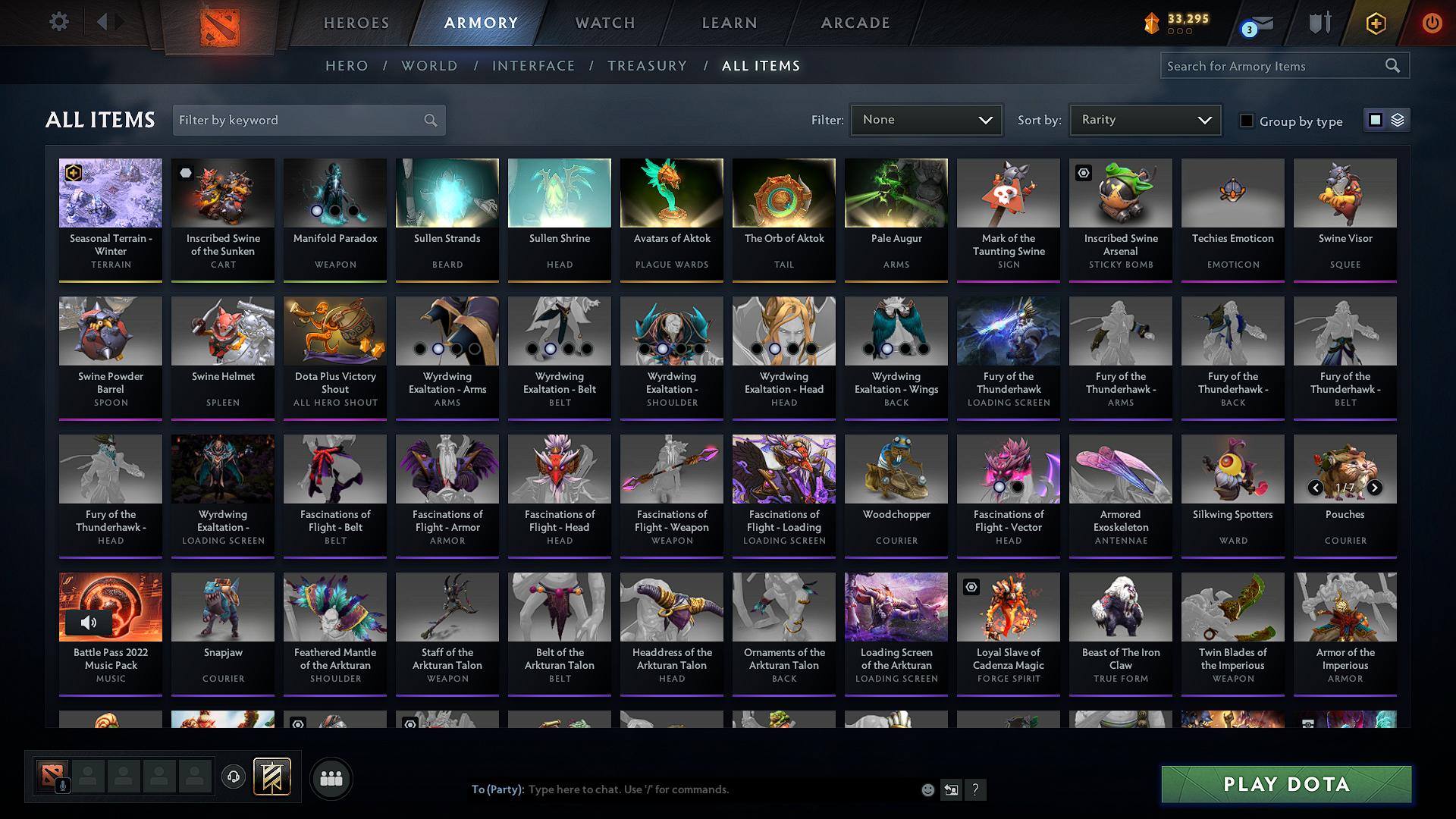Open settings with the gear icon

pos(58,22)
